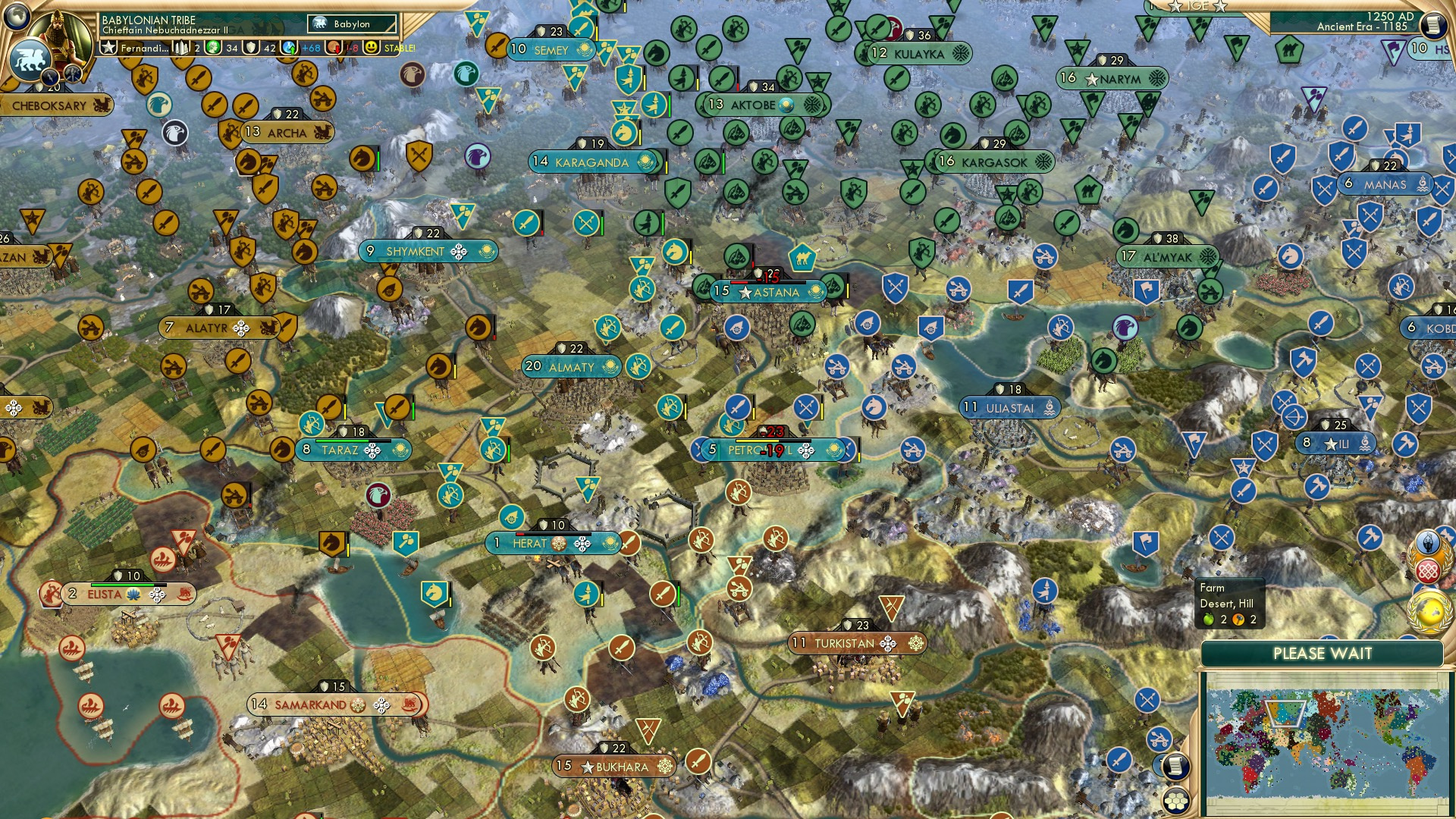Click the science +68 globe icon

coord(288,49)
